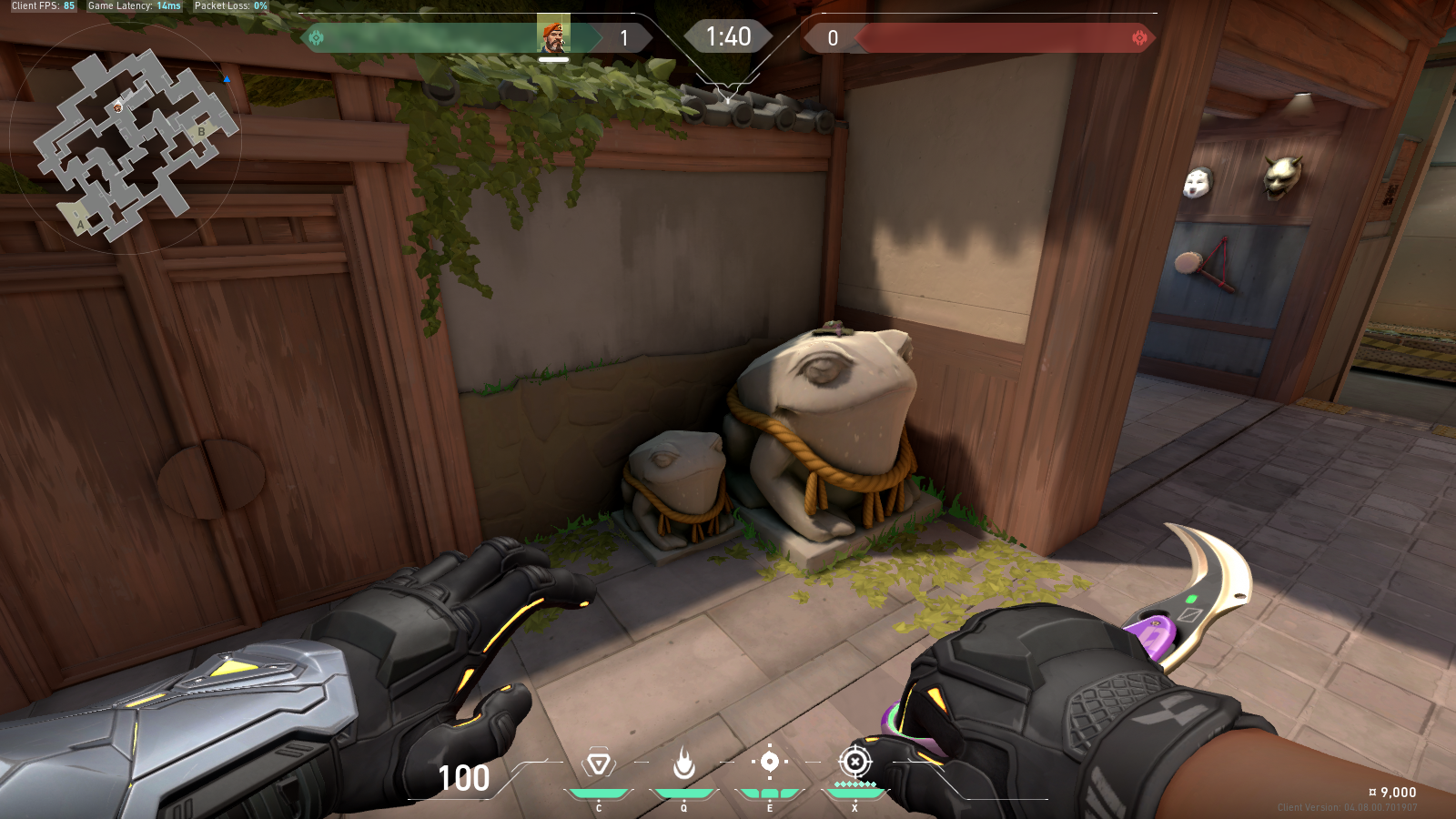This screenshot has width=1456, height=819.
Task: Click the A site marker on minimap
Action: [80, 224]
